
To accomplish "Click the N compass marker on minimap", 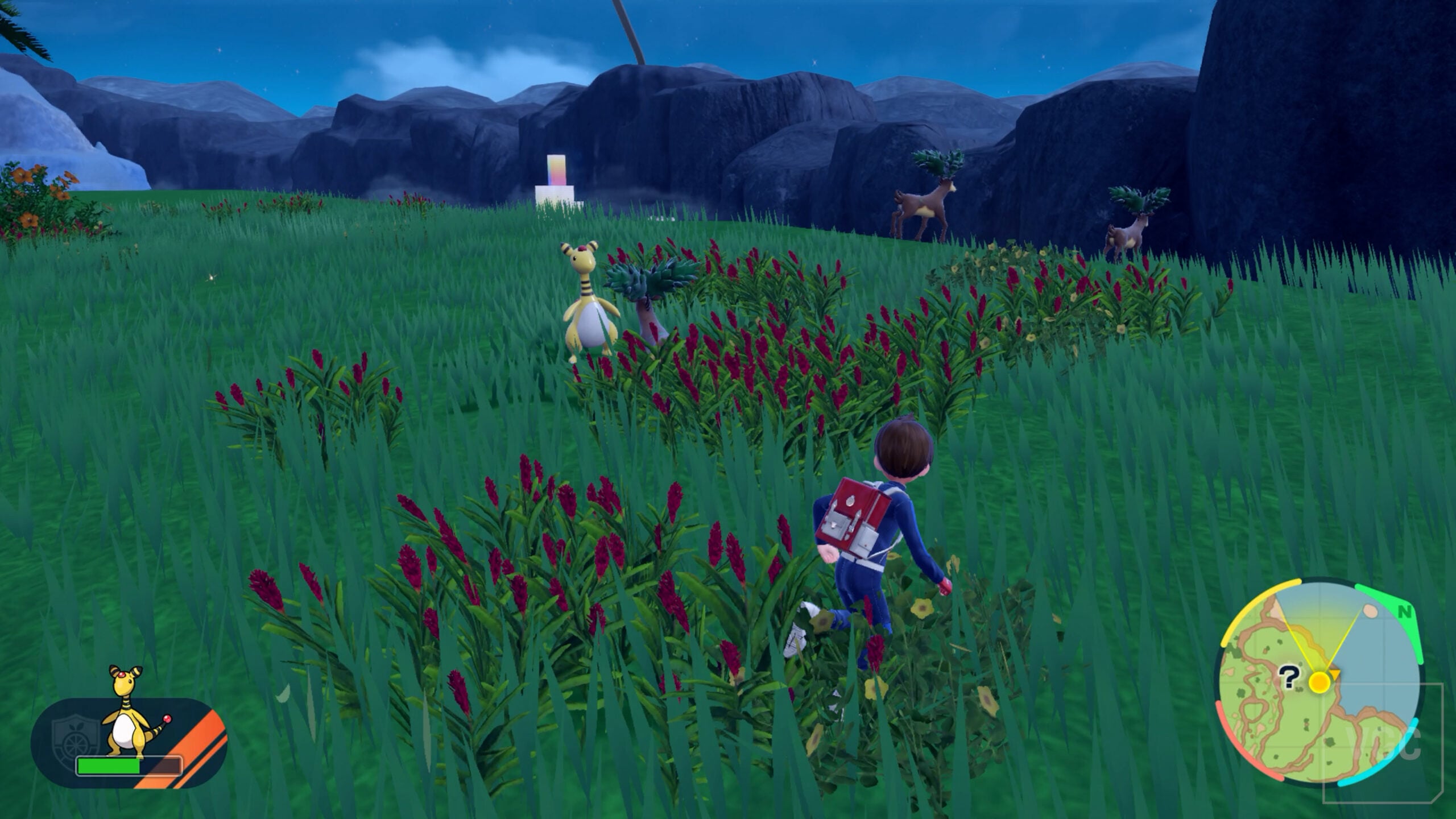I will click(1405, 610).
